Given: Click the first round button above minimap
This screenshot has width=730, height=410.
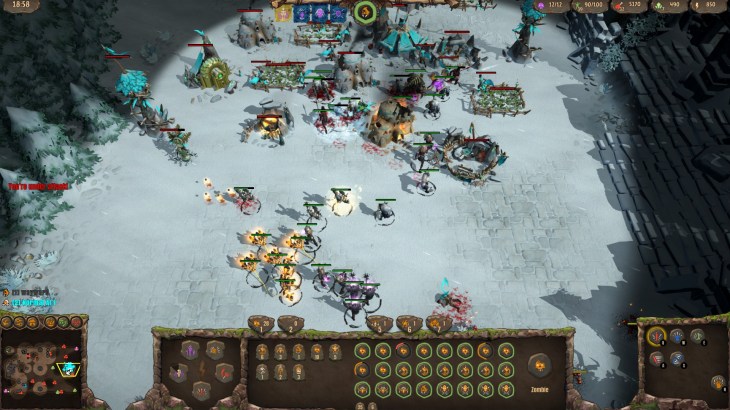Looking at the screenshot, I should (7, 323).
